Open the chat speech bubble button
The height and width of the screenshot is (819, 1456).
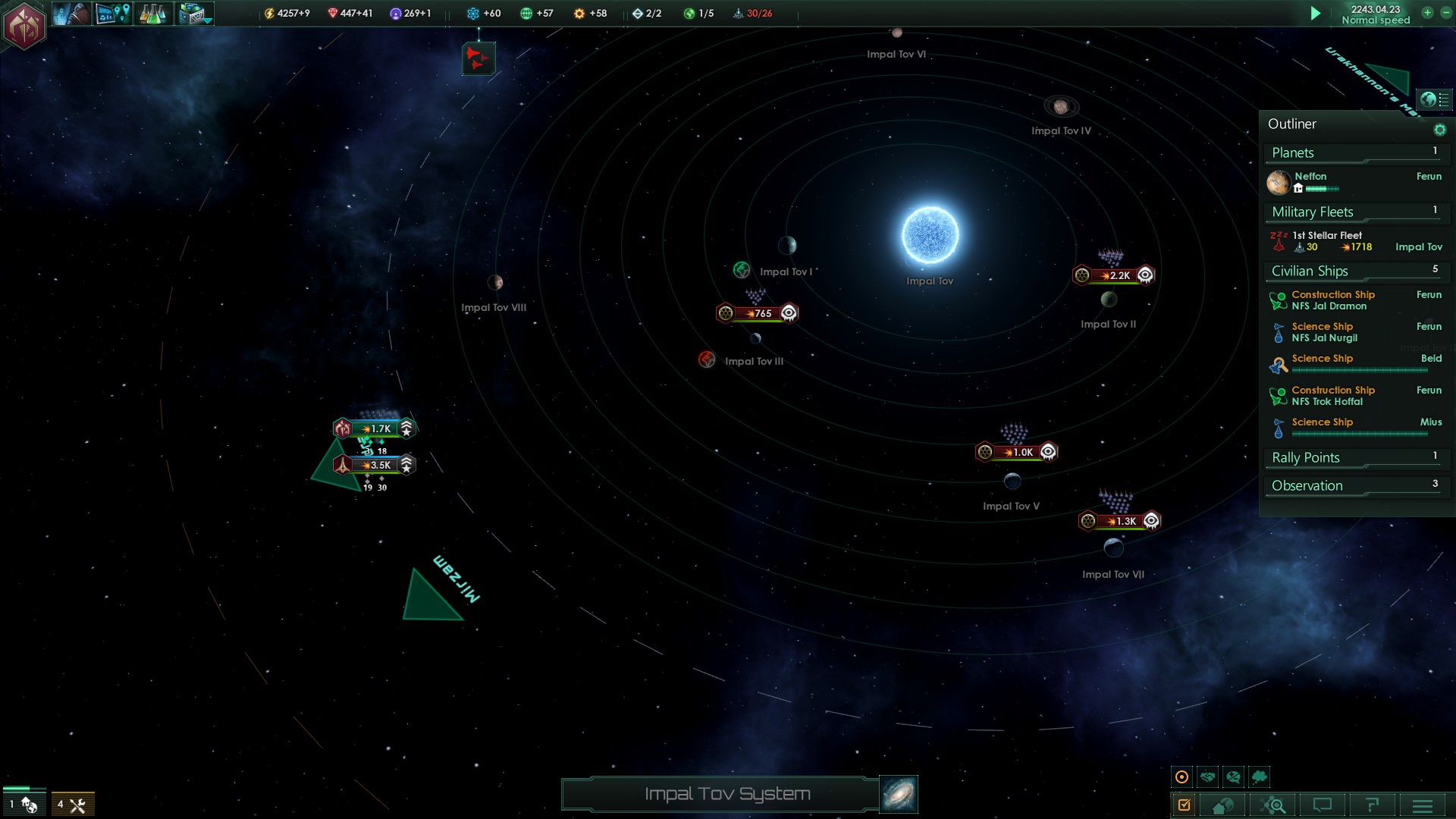click(x=1323, y=805)
